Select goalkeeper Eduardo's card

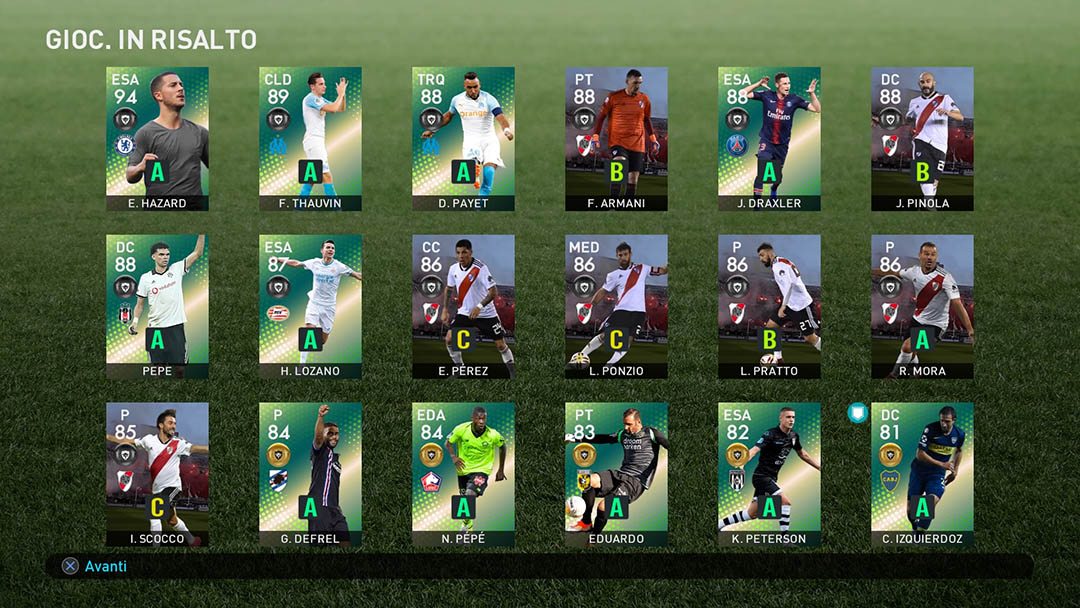coord(616,474)
